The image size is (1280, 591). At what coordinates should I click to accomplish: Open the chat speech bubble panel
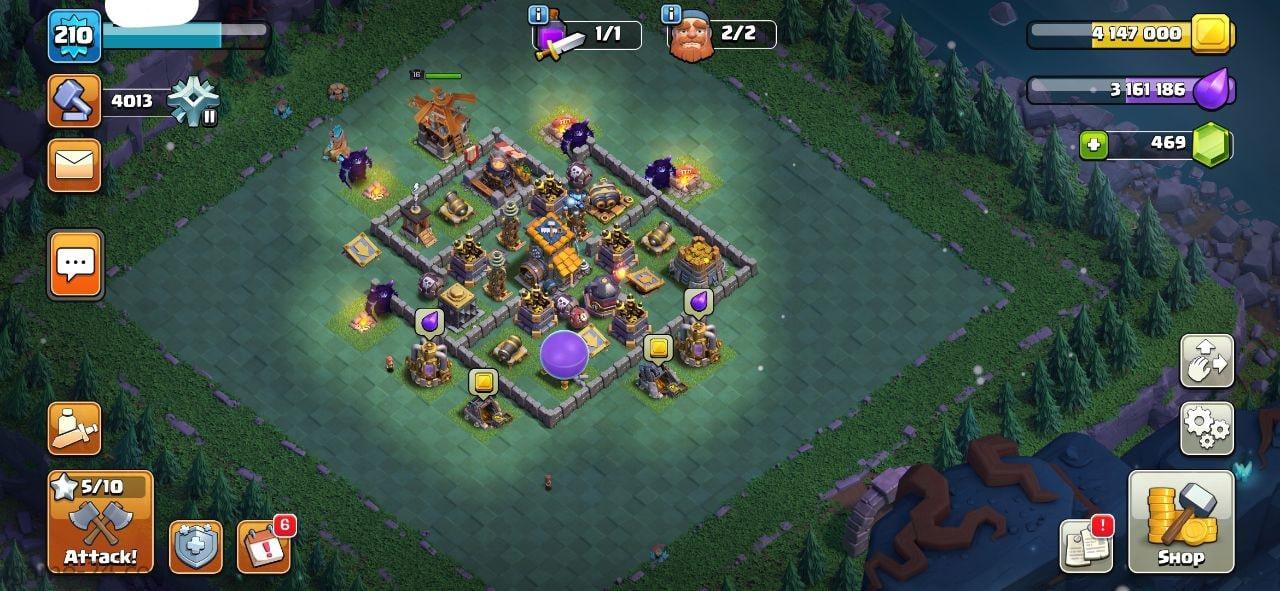(x=75, y=265)
